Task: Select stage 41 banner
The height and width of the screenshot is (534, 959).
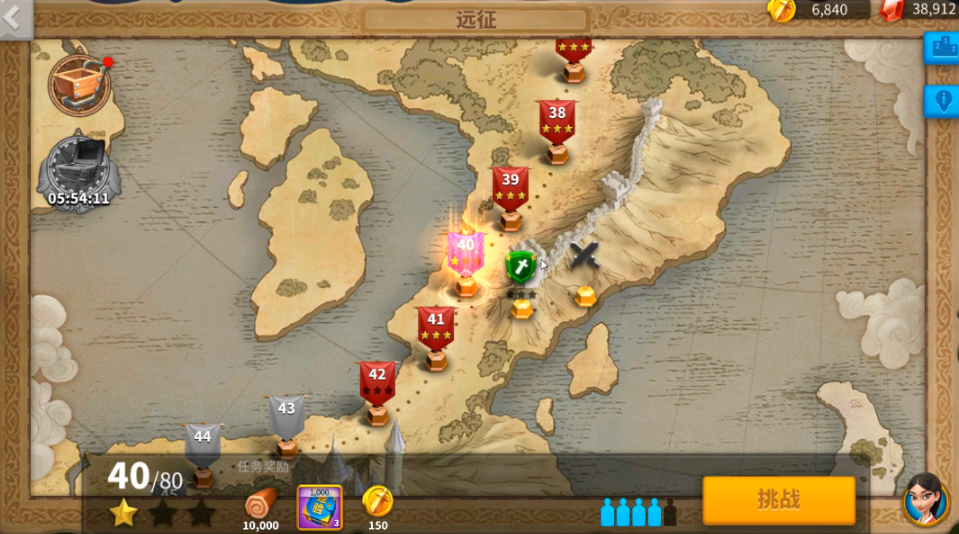Action: tap(436, 327)
